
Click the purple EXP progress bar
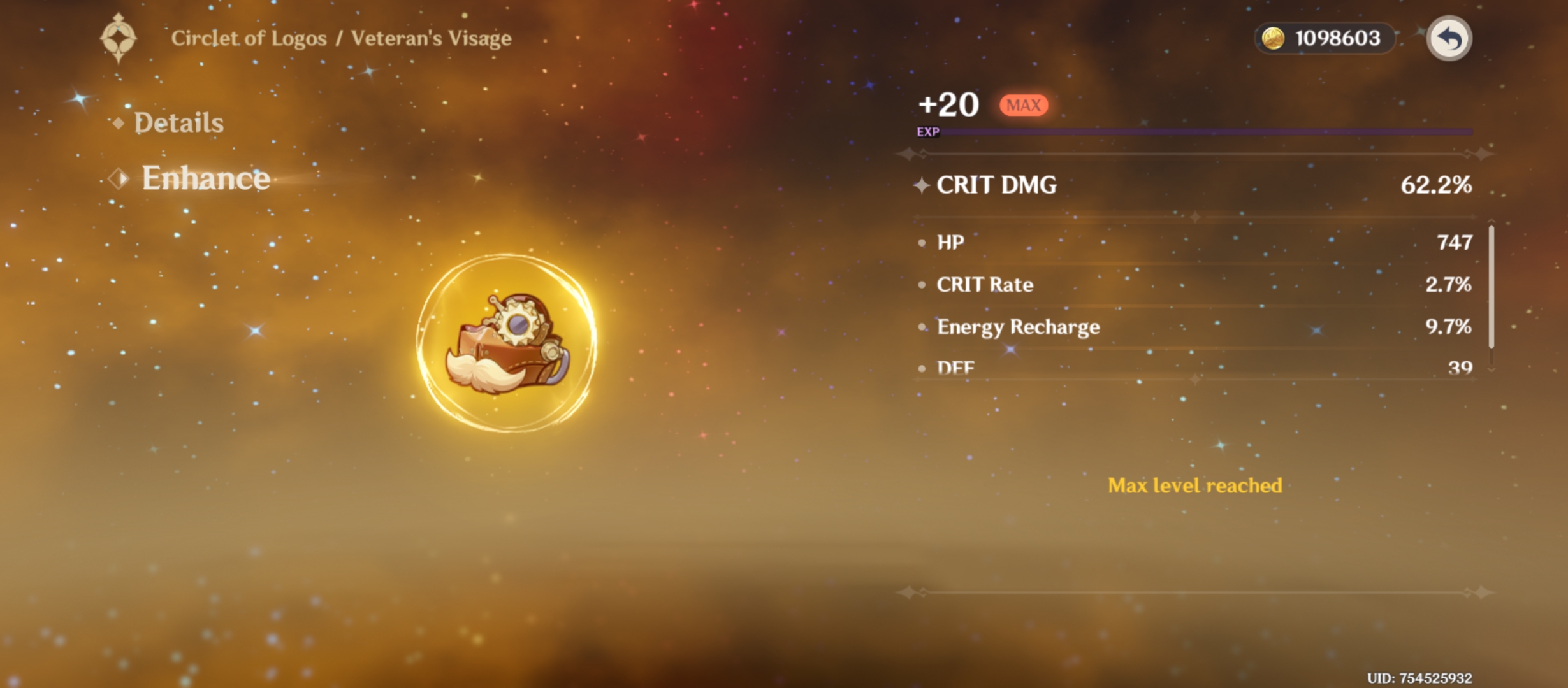pos(1207,131)
